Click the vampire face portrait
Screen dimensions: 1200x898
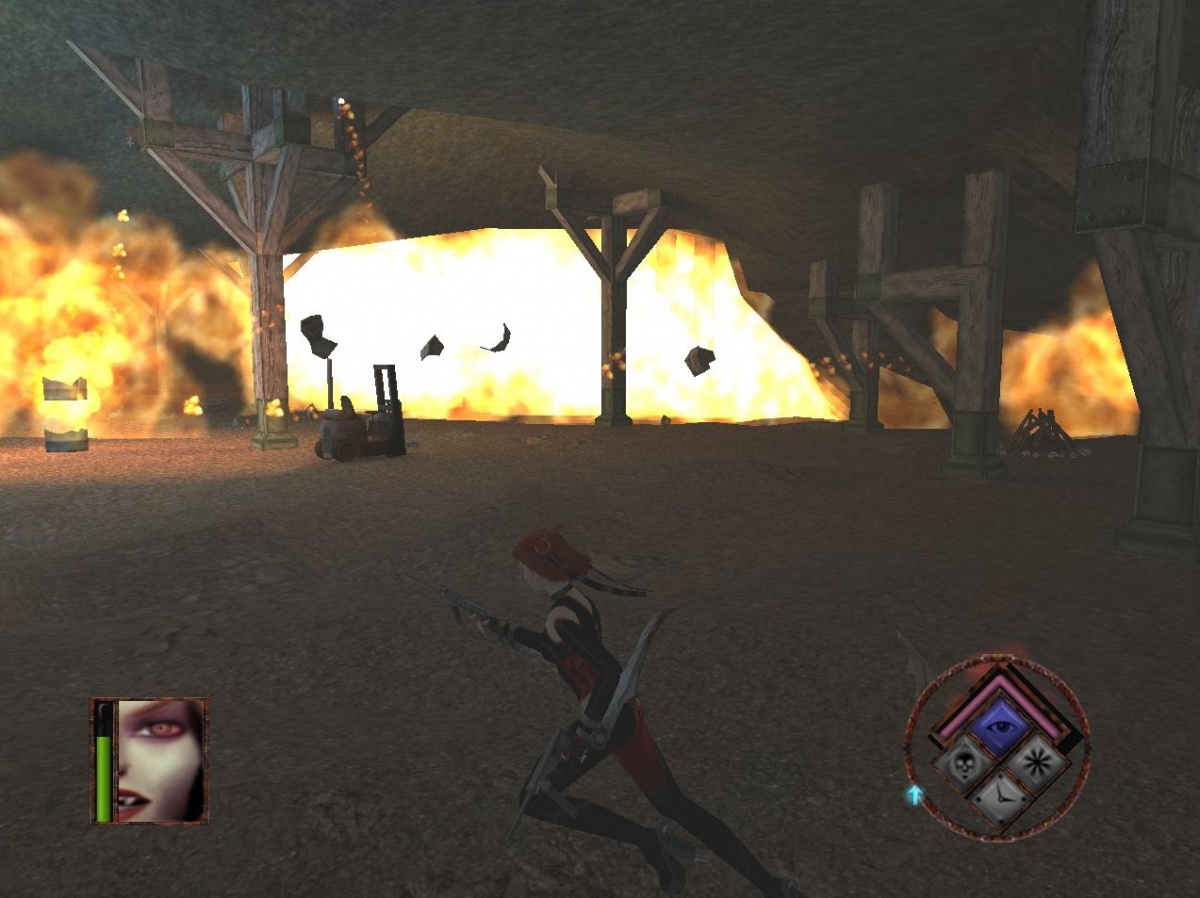tap(160, 760)
